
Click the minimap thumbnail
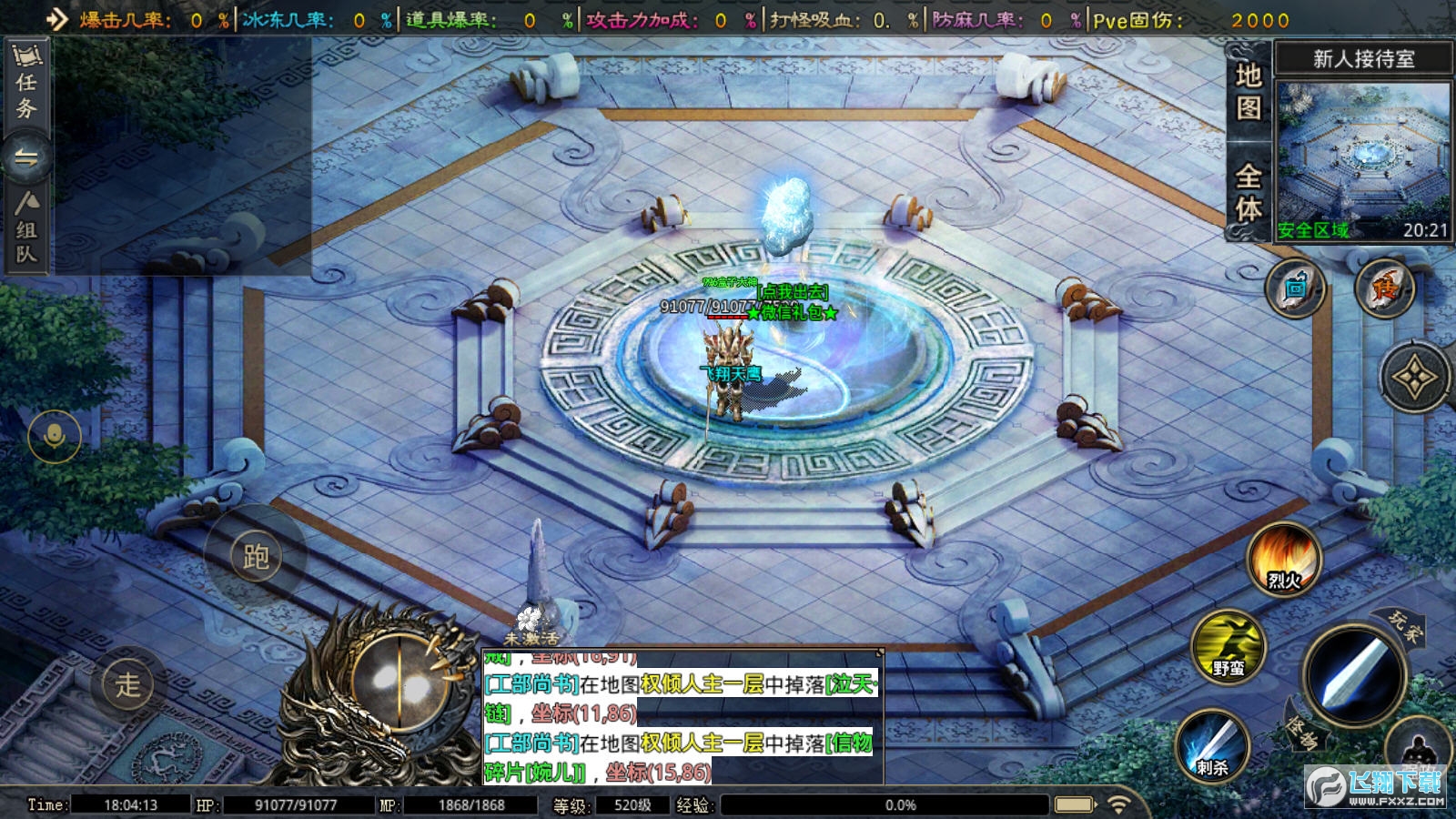[x=1362, y=161]
